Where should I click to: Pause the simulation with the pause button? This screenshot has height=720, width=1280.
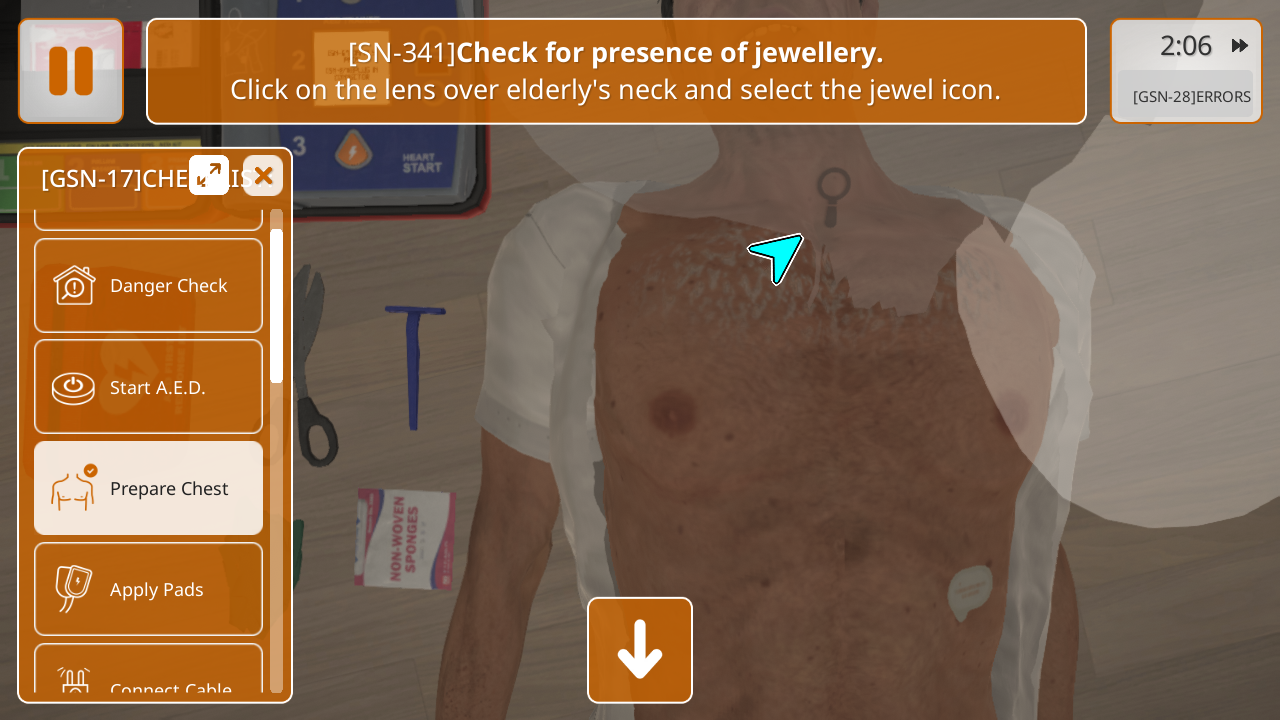tap(71, 71)
